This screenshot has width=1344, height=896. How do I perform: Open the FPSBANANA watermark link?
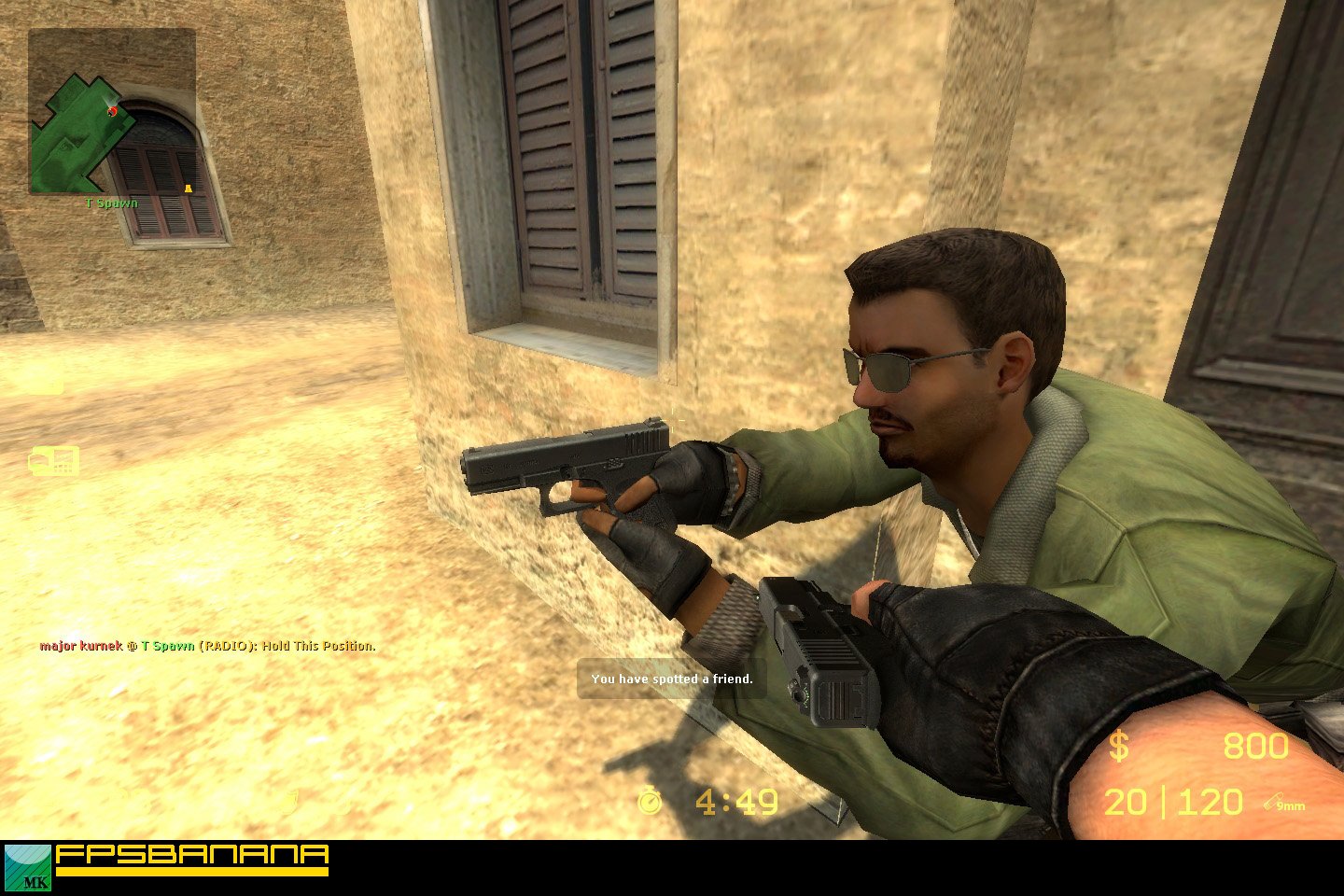(191, 853)
